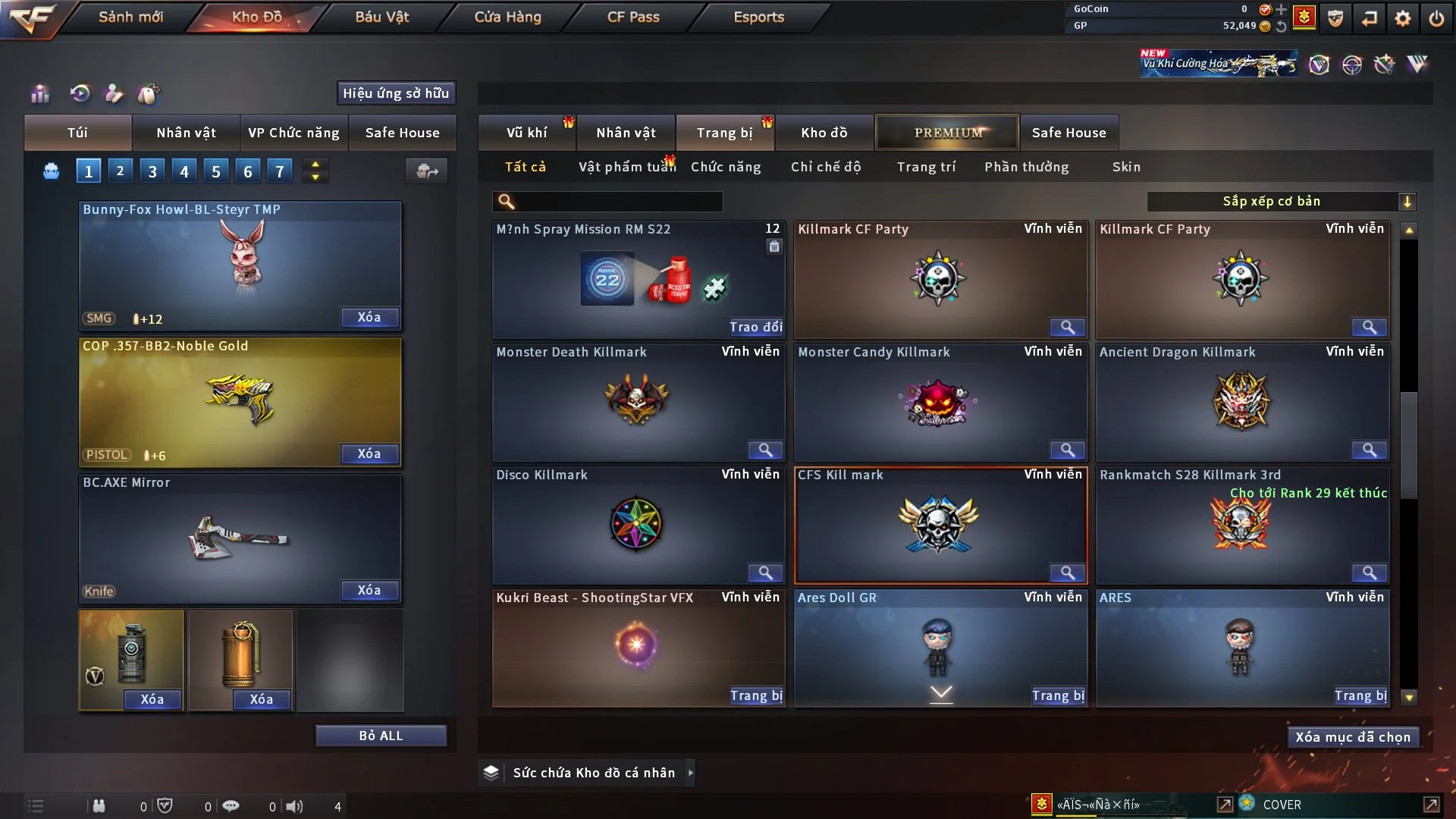The image size is (1456, 819).
Task: Click Xóa mục đã chọn button
Action: (1352, 737)
